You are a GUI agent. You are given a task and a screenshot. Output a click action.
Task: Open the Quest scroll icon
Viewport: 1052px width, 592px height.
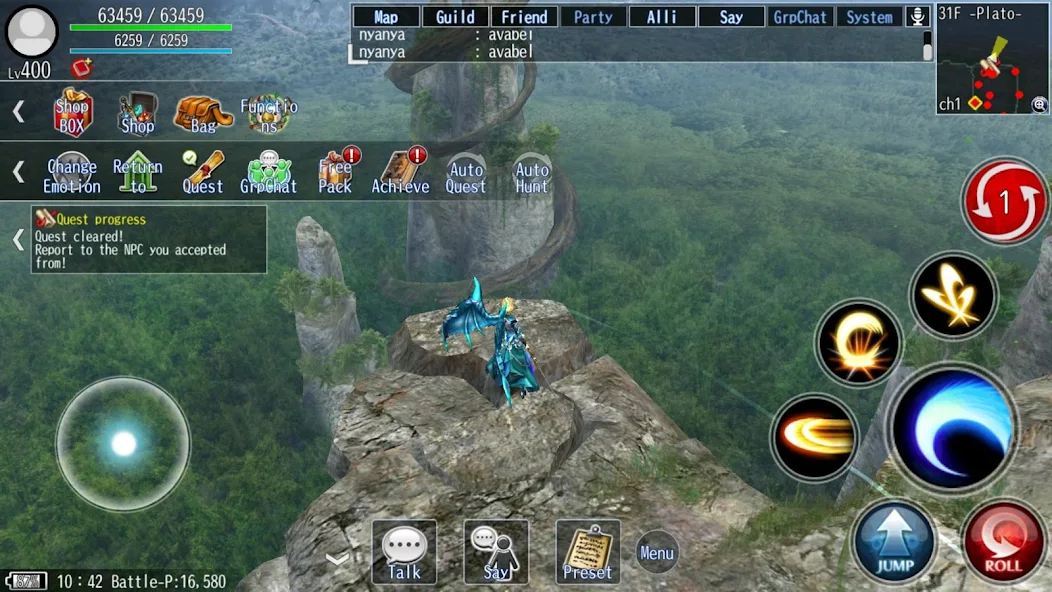pyautogui.click(x=203, y=172)
